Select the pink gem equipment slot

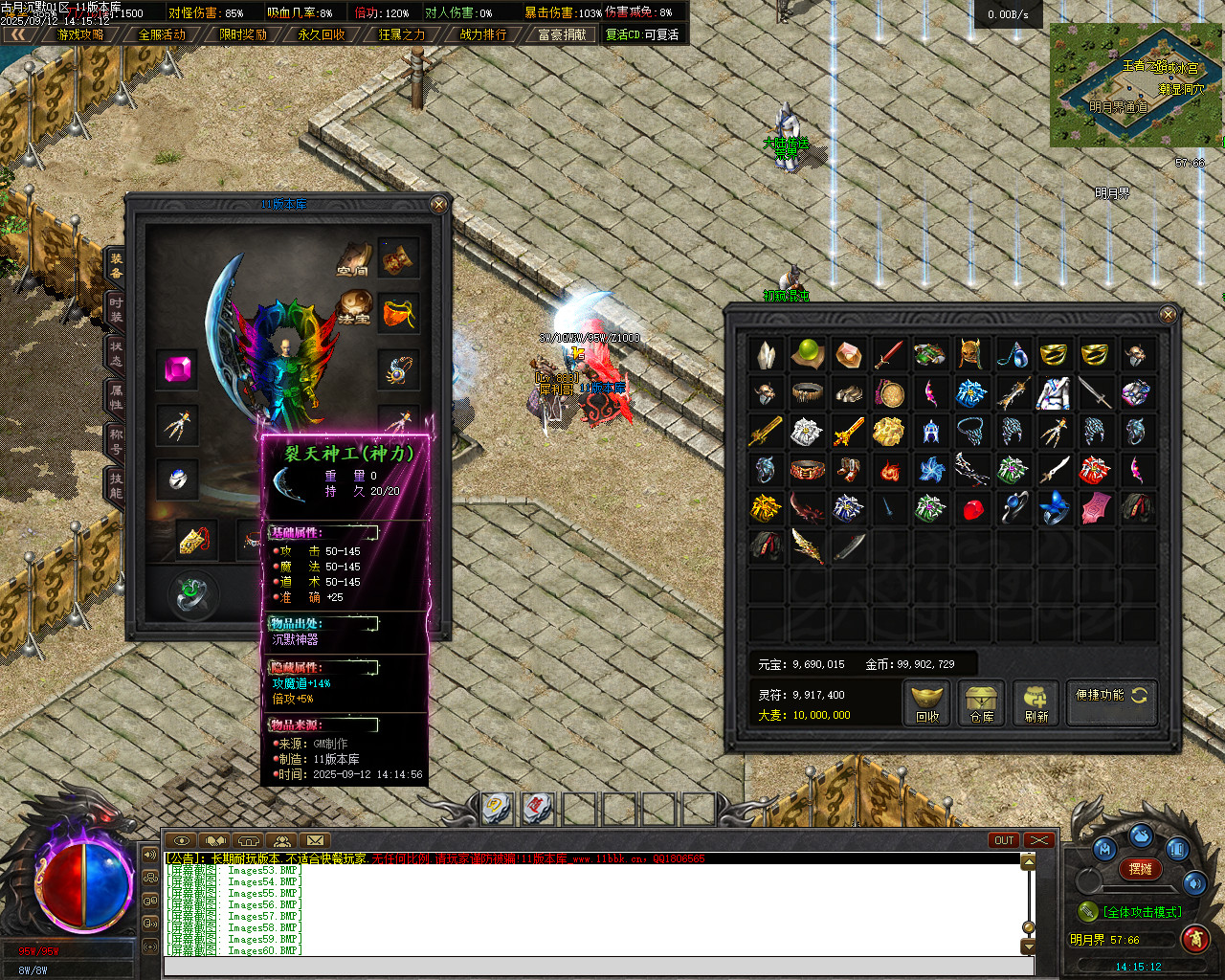click(178, 369)
